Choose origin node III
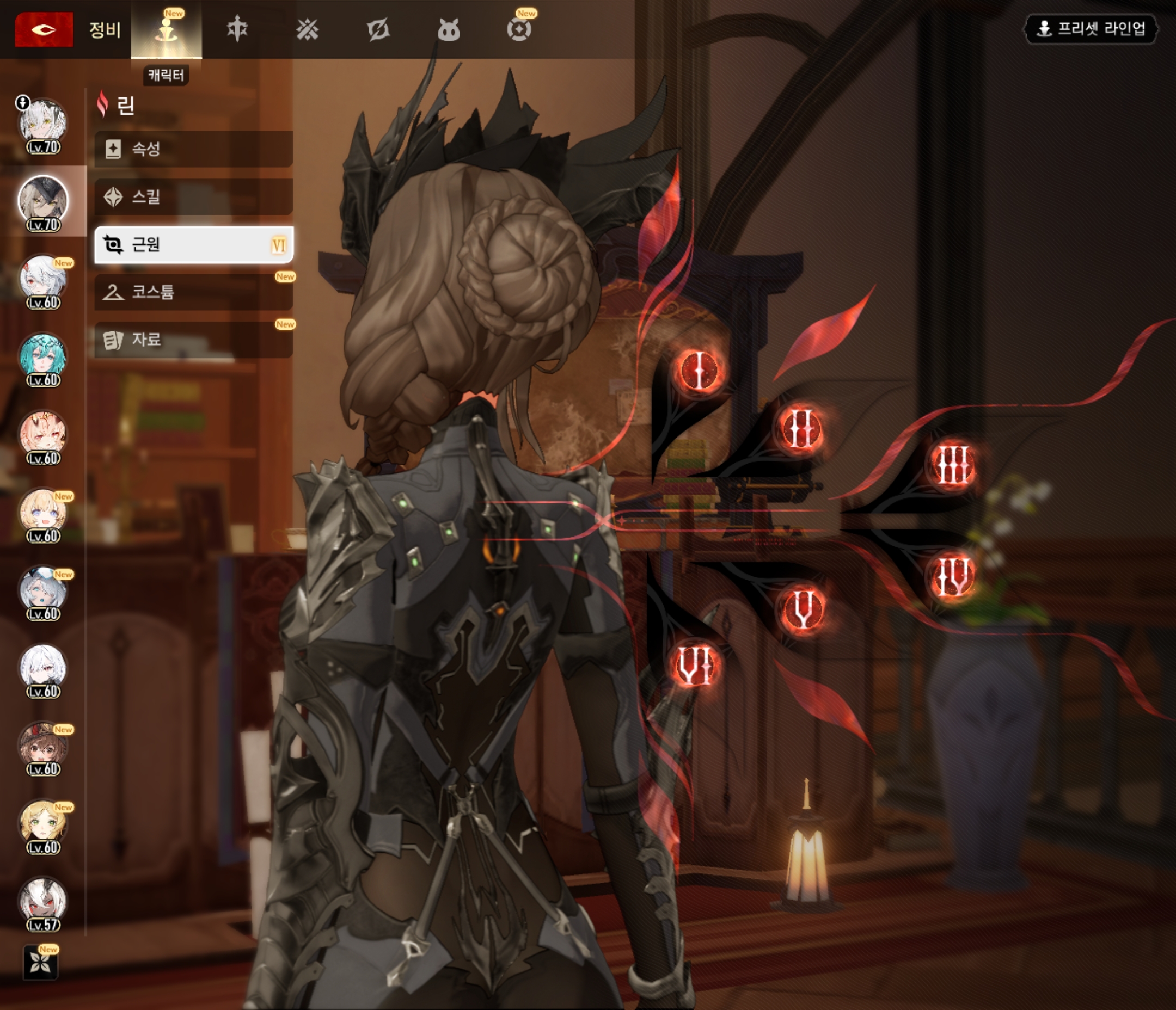This screenshot has height=1010, width=1176. 953,465
